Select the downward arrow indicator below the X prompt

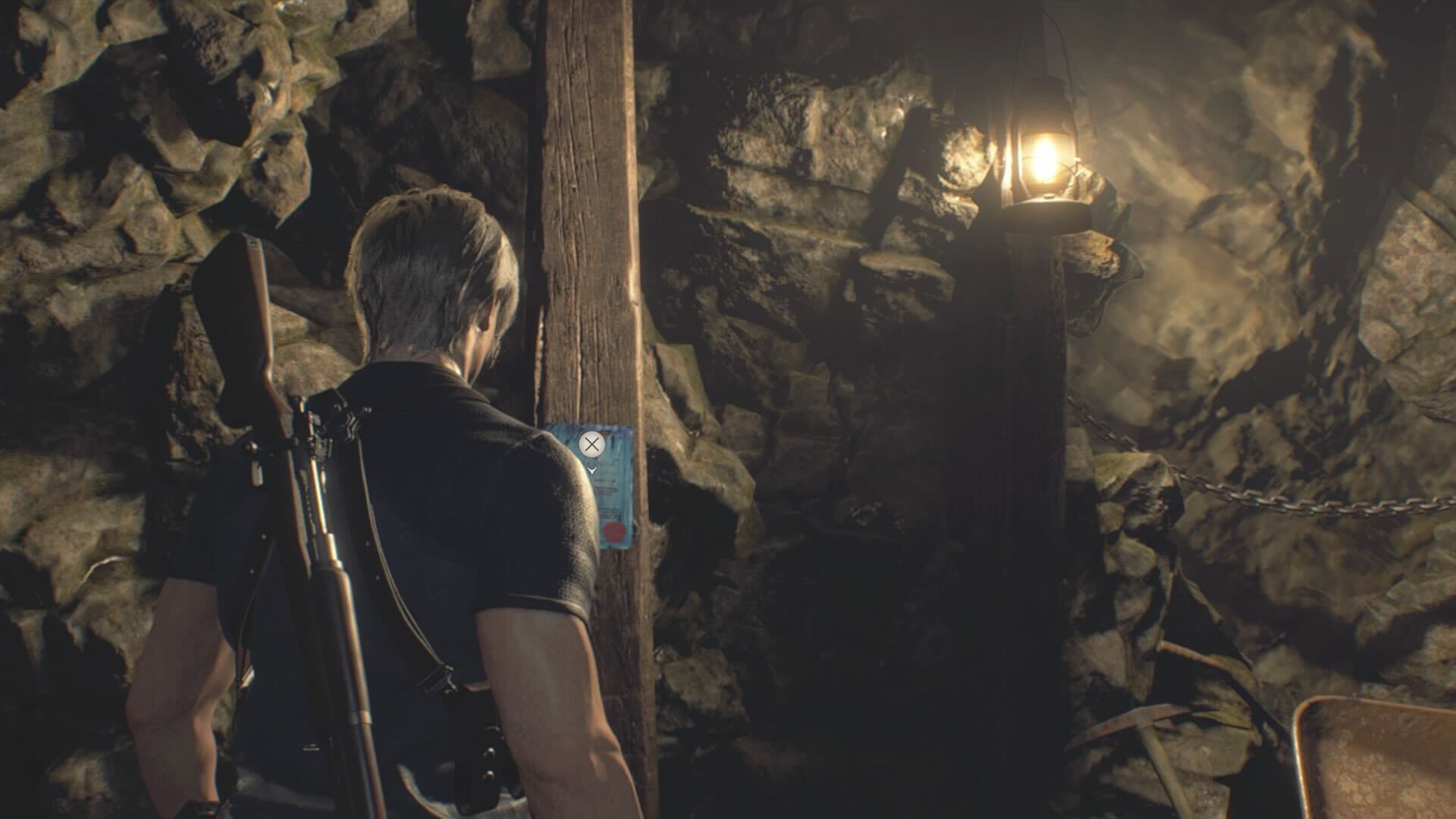coord(593,470)
